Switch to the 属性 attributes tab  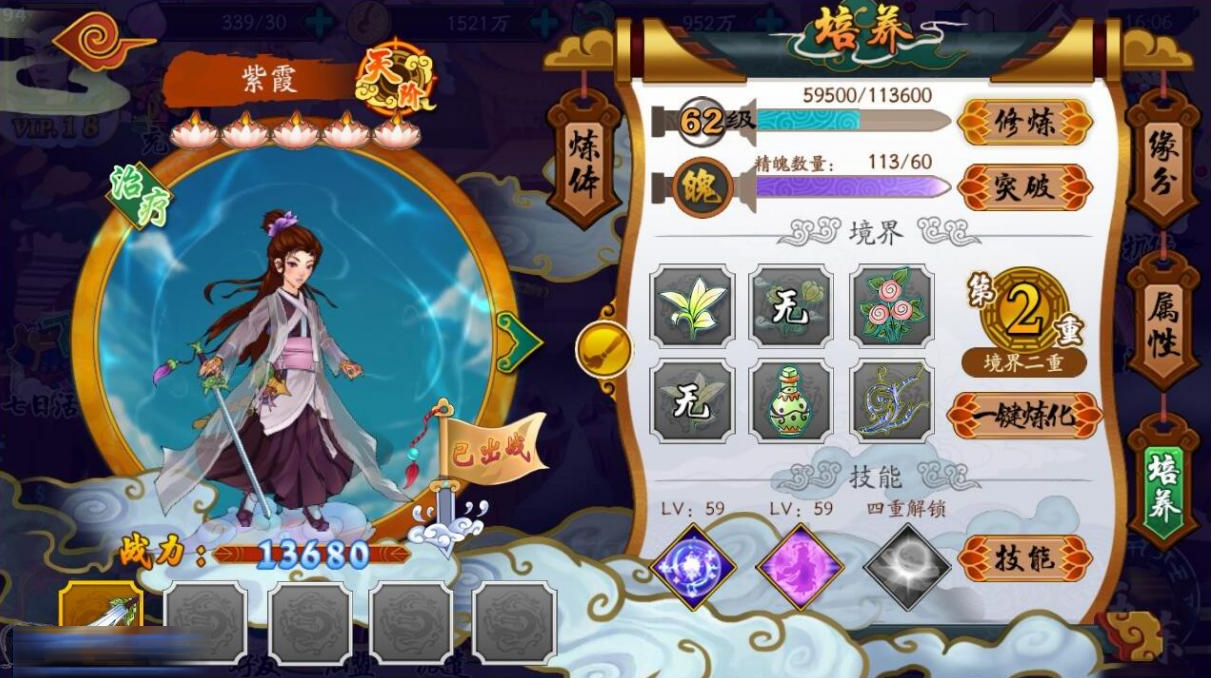point(1163,322)
